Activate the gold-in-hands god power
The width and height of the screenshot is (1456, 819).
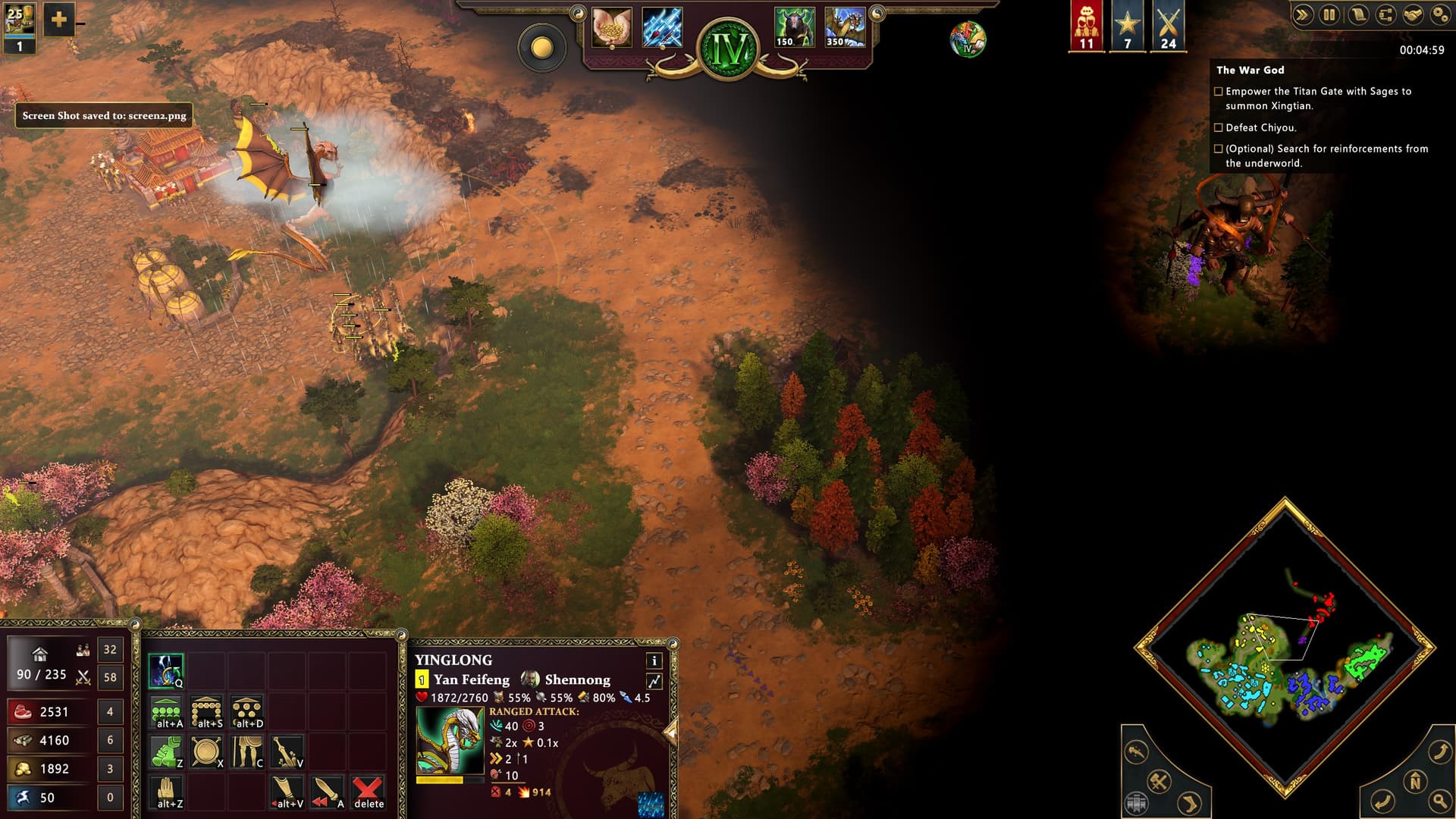click(x=611, y=29)
